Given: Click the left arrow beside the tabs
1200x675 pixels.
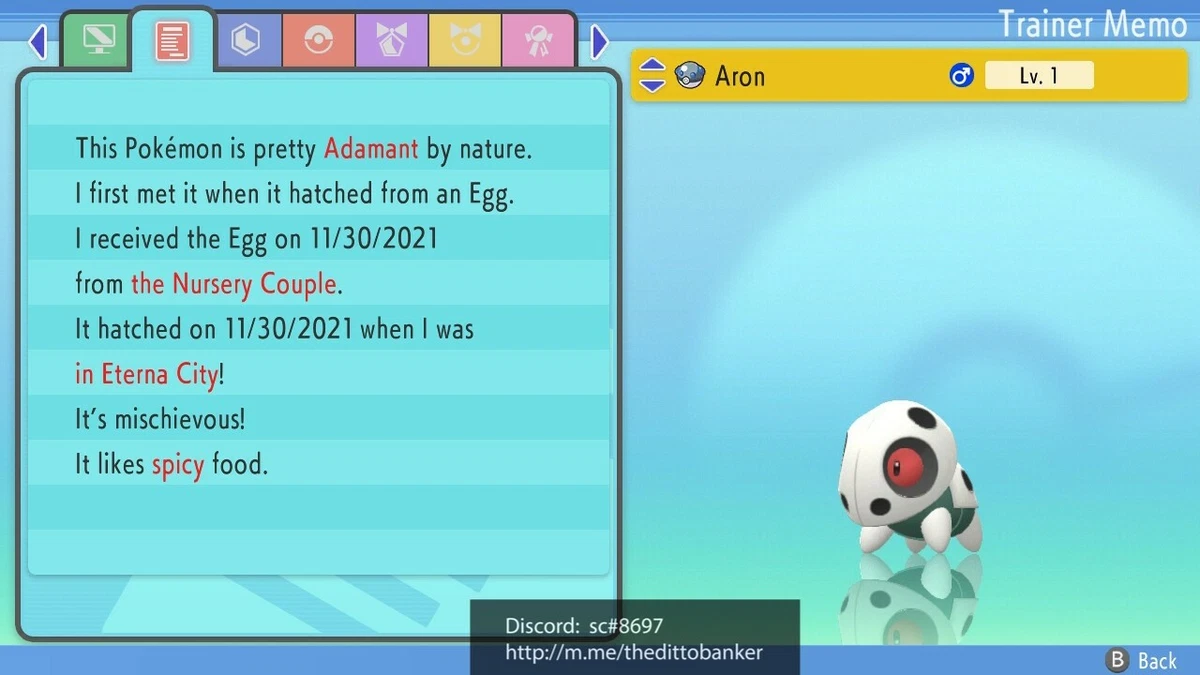Looking at the screenshot, I should 38,42.
